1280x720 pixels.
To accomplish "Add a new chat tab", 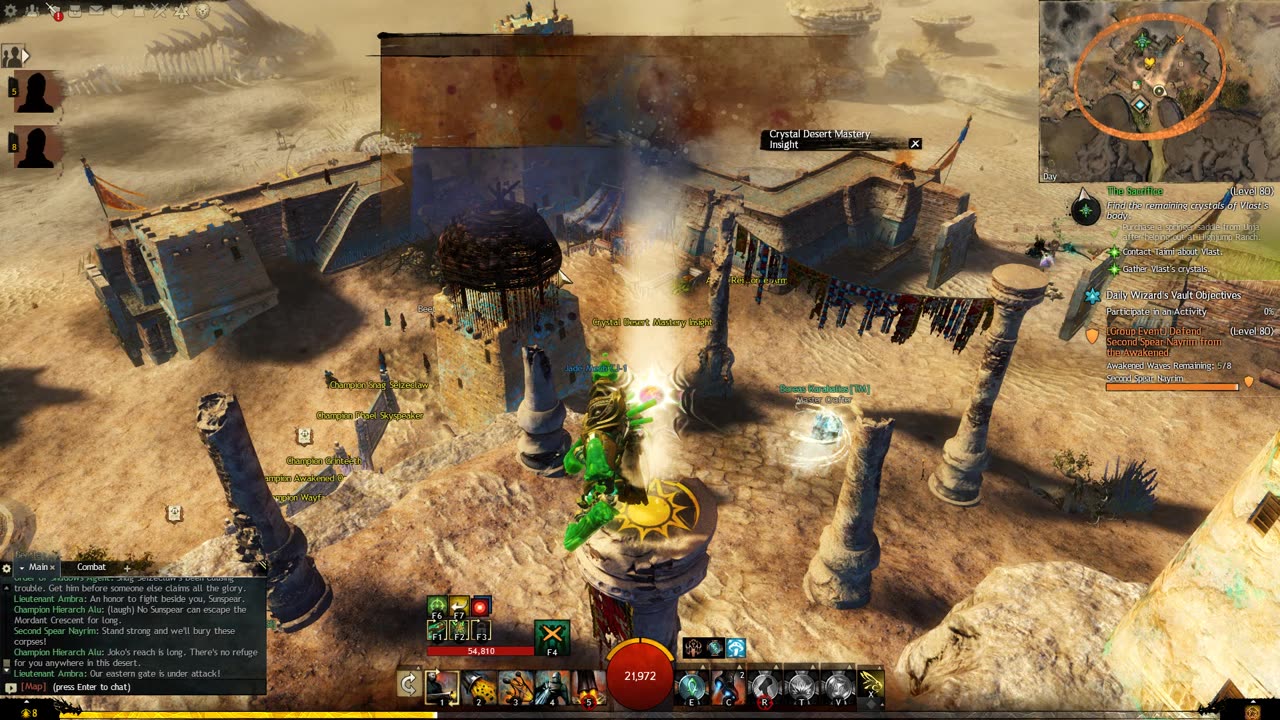I will coord(127,568).
